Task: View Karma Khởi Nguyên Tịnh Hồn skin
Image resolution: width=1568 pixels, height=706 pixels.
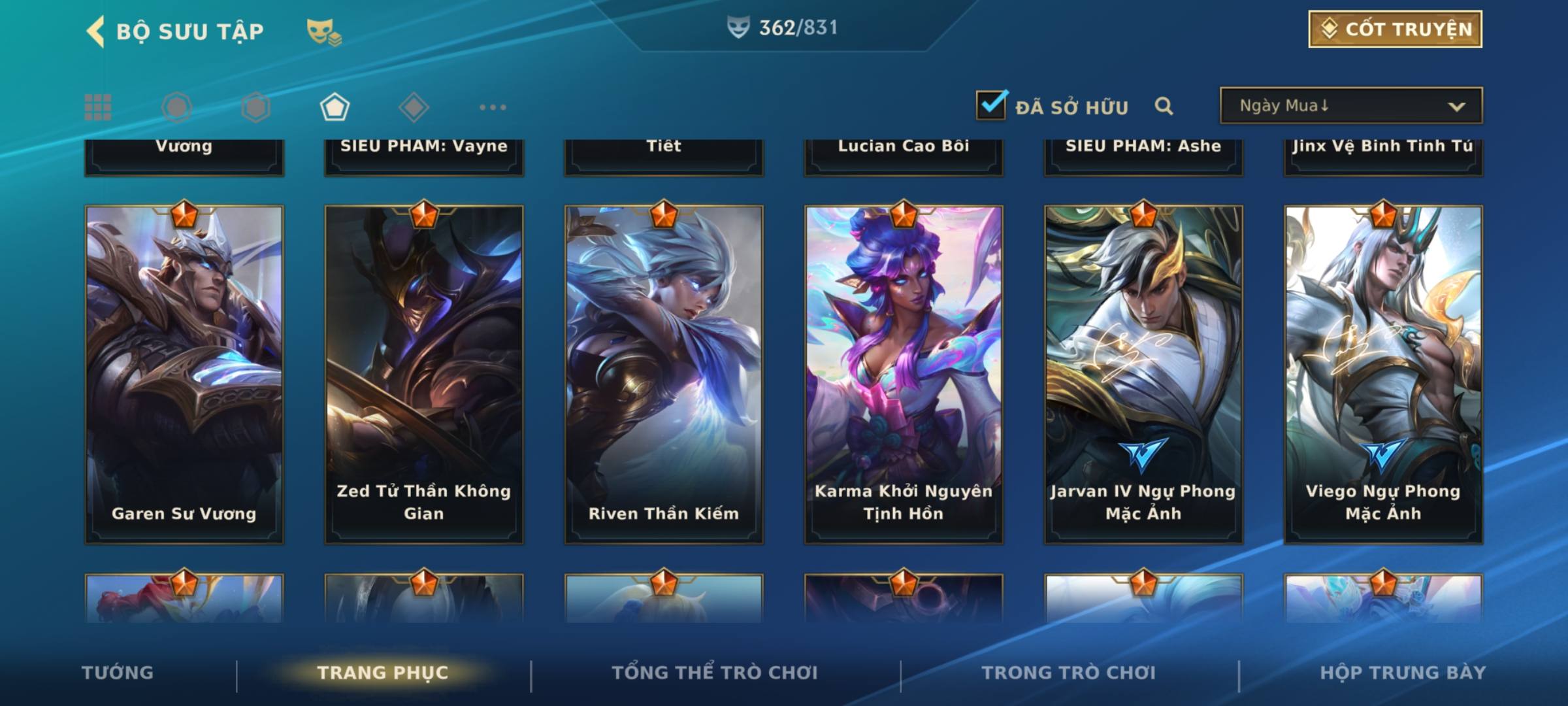Action: point(904,374)
